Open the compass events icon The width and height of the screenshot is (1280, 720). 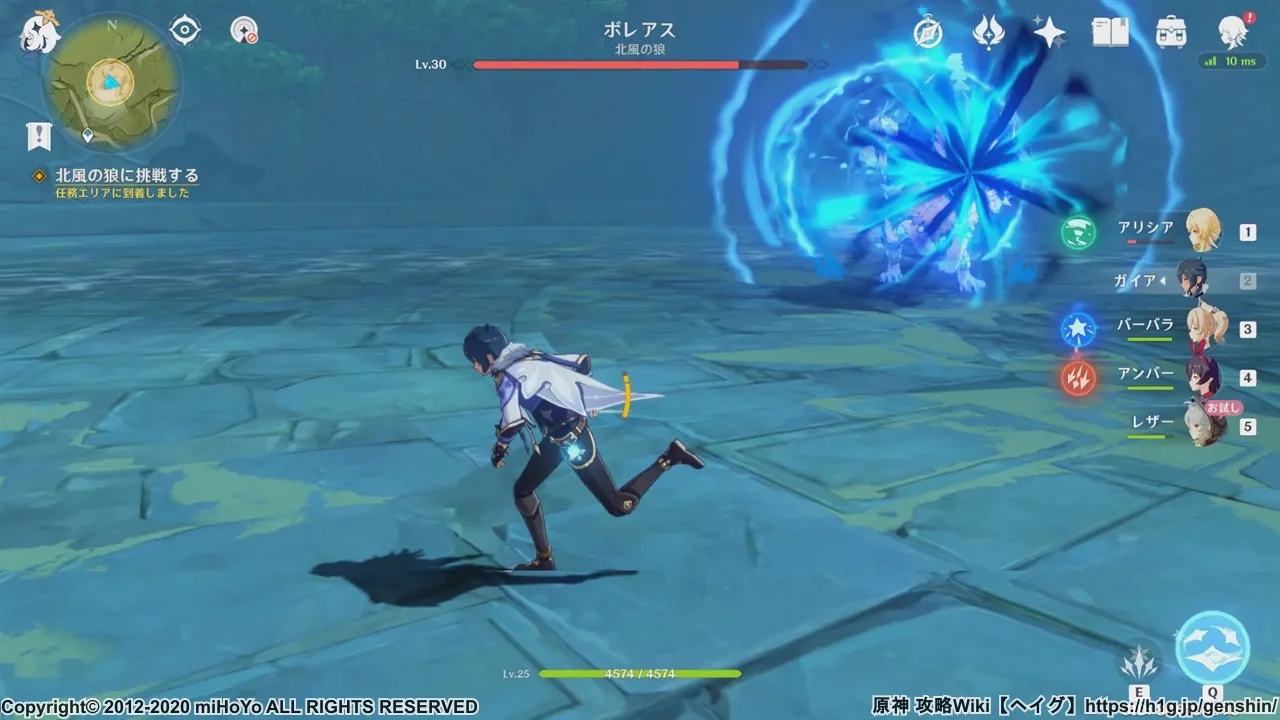928,33
